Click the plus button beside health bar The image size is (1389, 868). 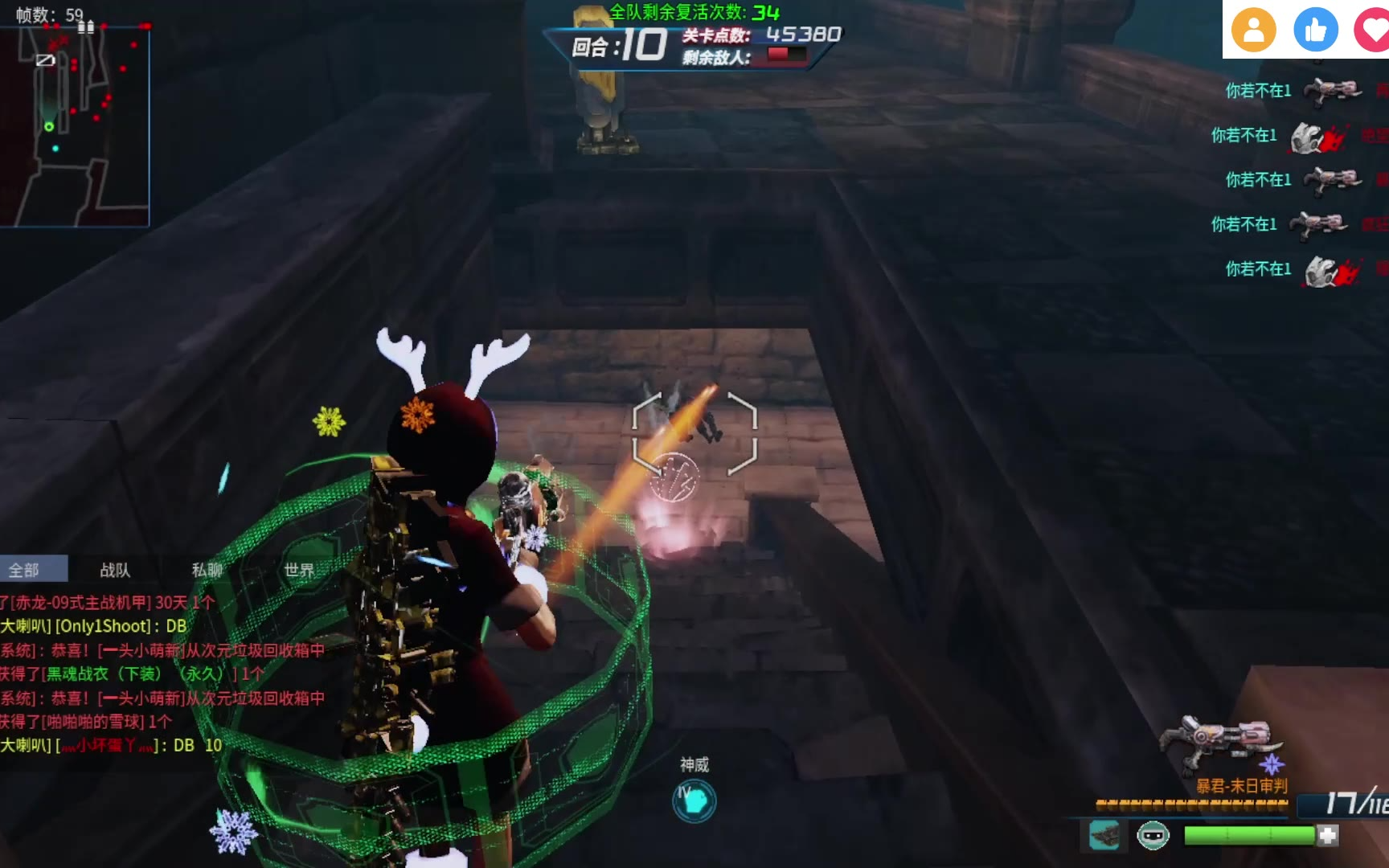1328,836
